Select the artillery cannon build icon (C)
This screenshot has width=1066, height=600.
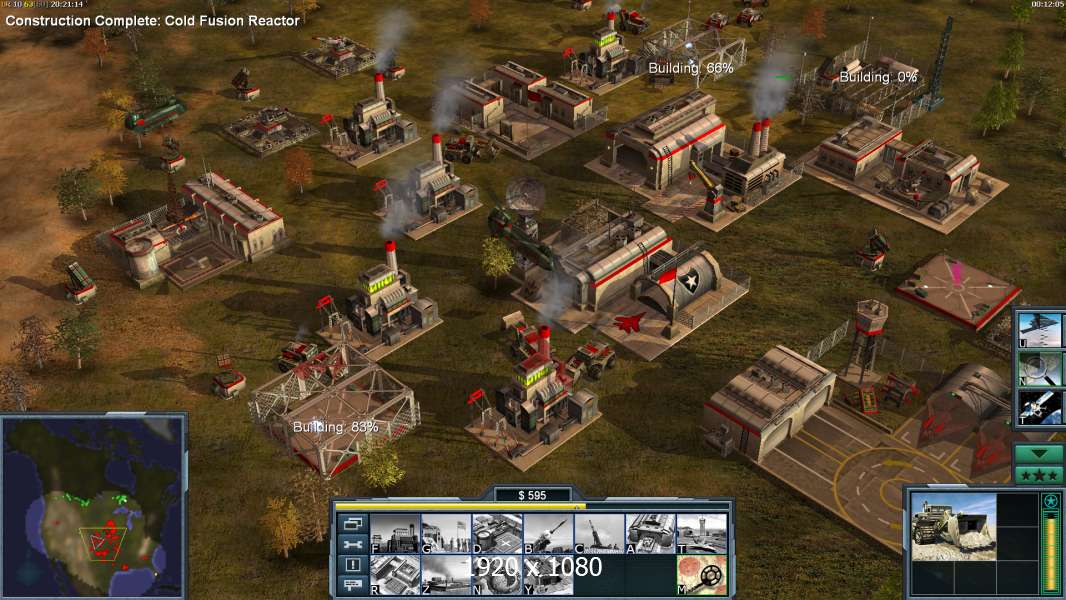[599, 534]
